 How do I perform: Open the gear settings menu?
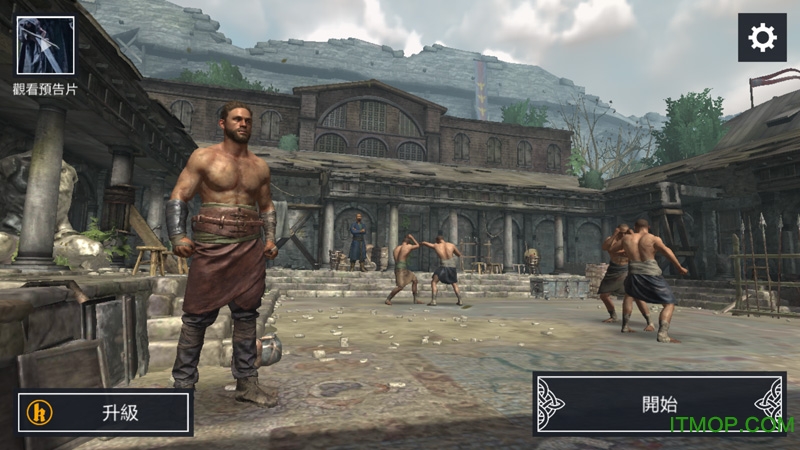pos(762,38)
